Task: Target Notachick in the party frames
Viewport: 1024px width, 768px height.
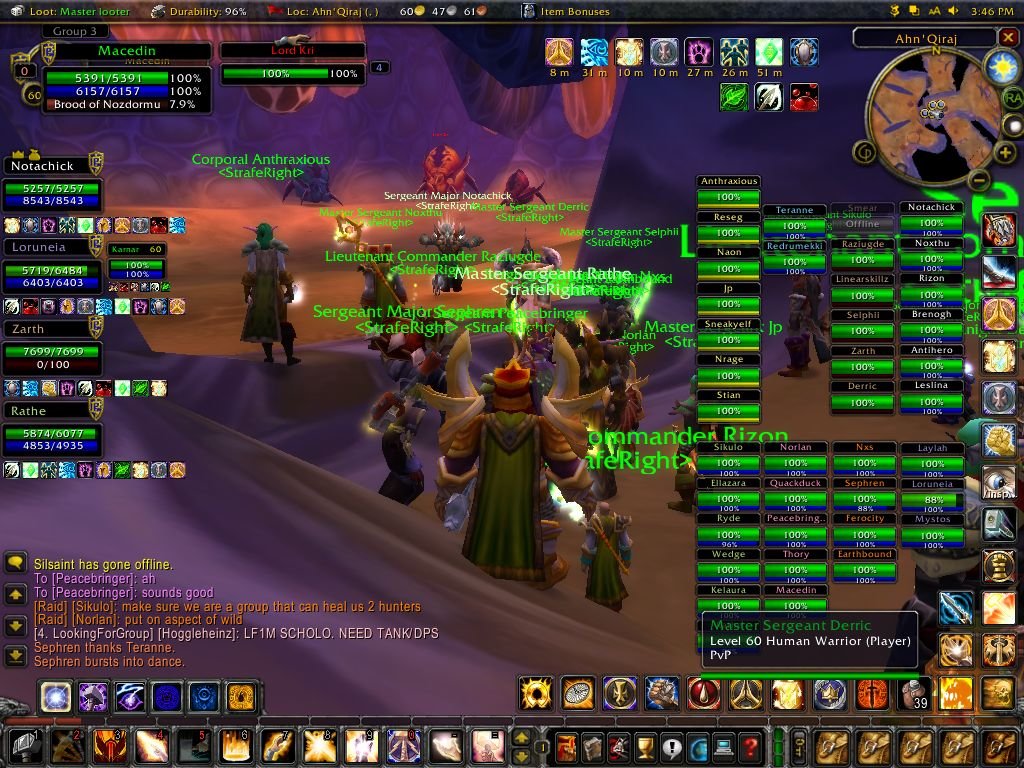Action: coord(52,186)
